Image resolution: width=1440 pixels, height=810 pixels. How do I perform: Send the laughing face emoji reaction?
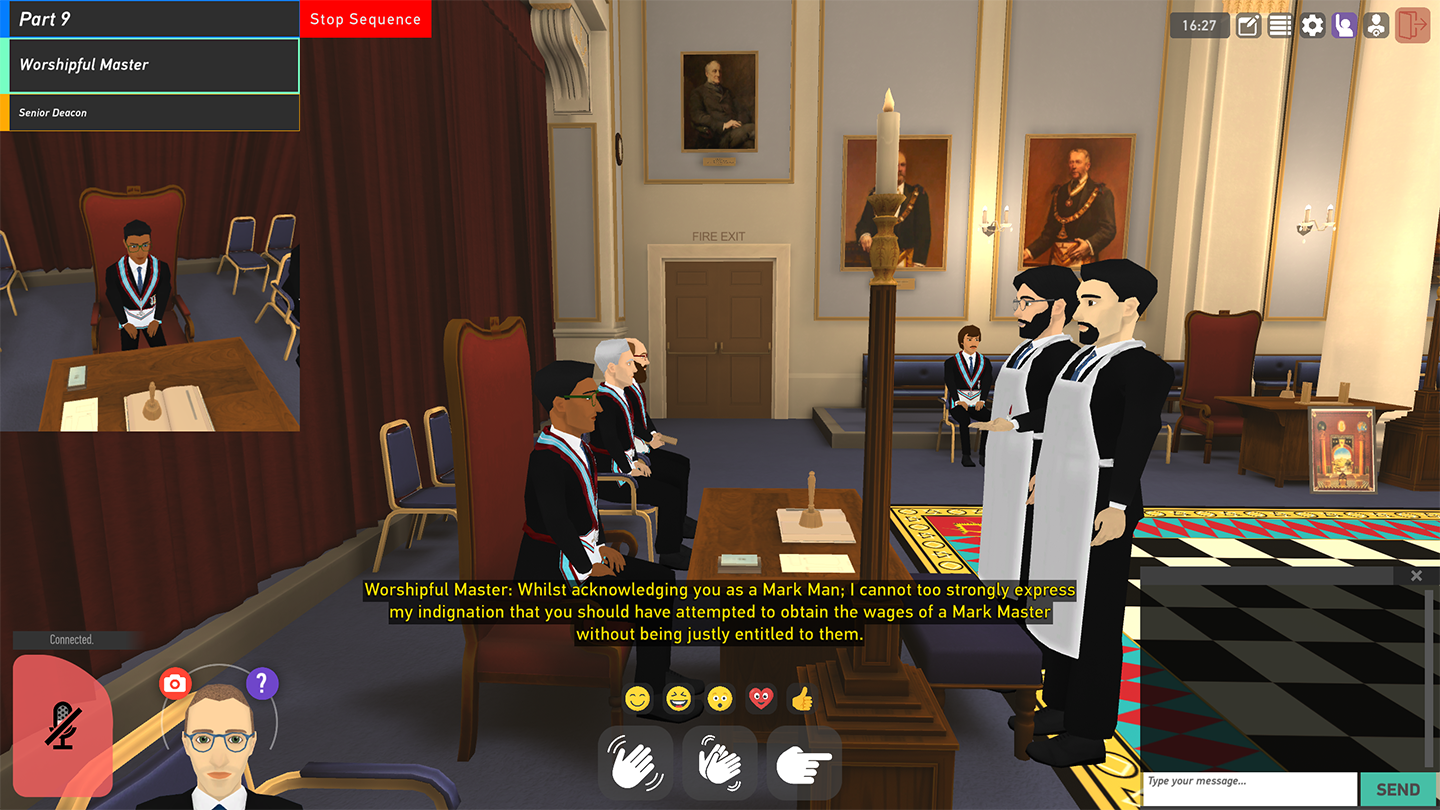[x=679, y=698]
